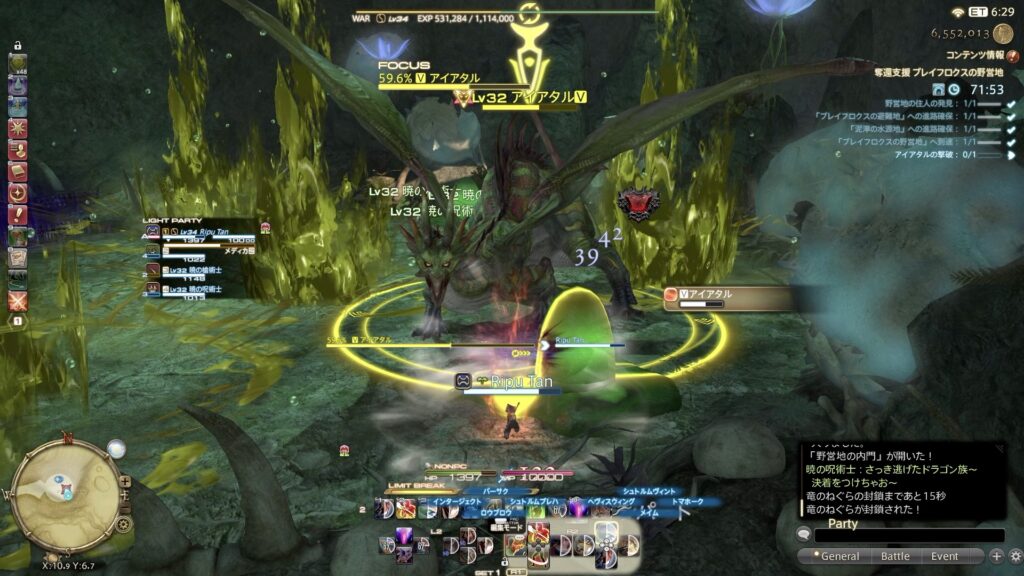Add a new chat tab with plus button
Viewport: 1024px width, 576px height.
pos(996,556)
